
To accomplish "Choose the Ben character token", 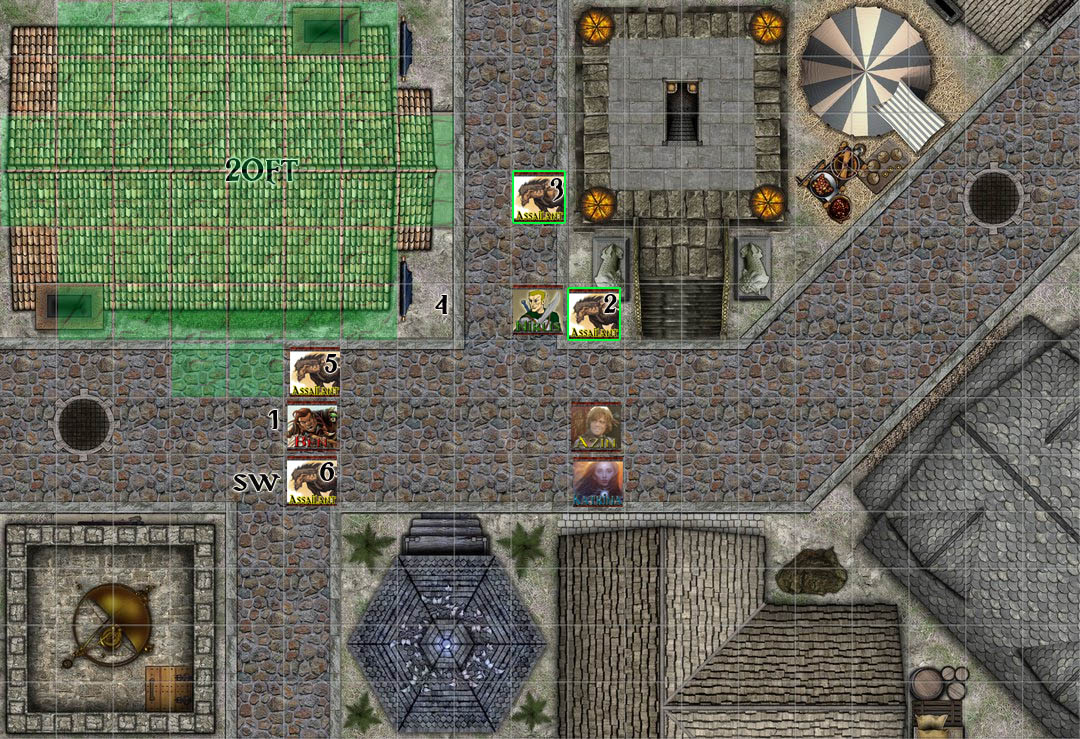I will click(312, 426).
